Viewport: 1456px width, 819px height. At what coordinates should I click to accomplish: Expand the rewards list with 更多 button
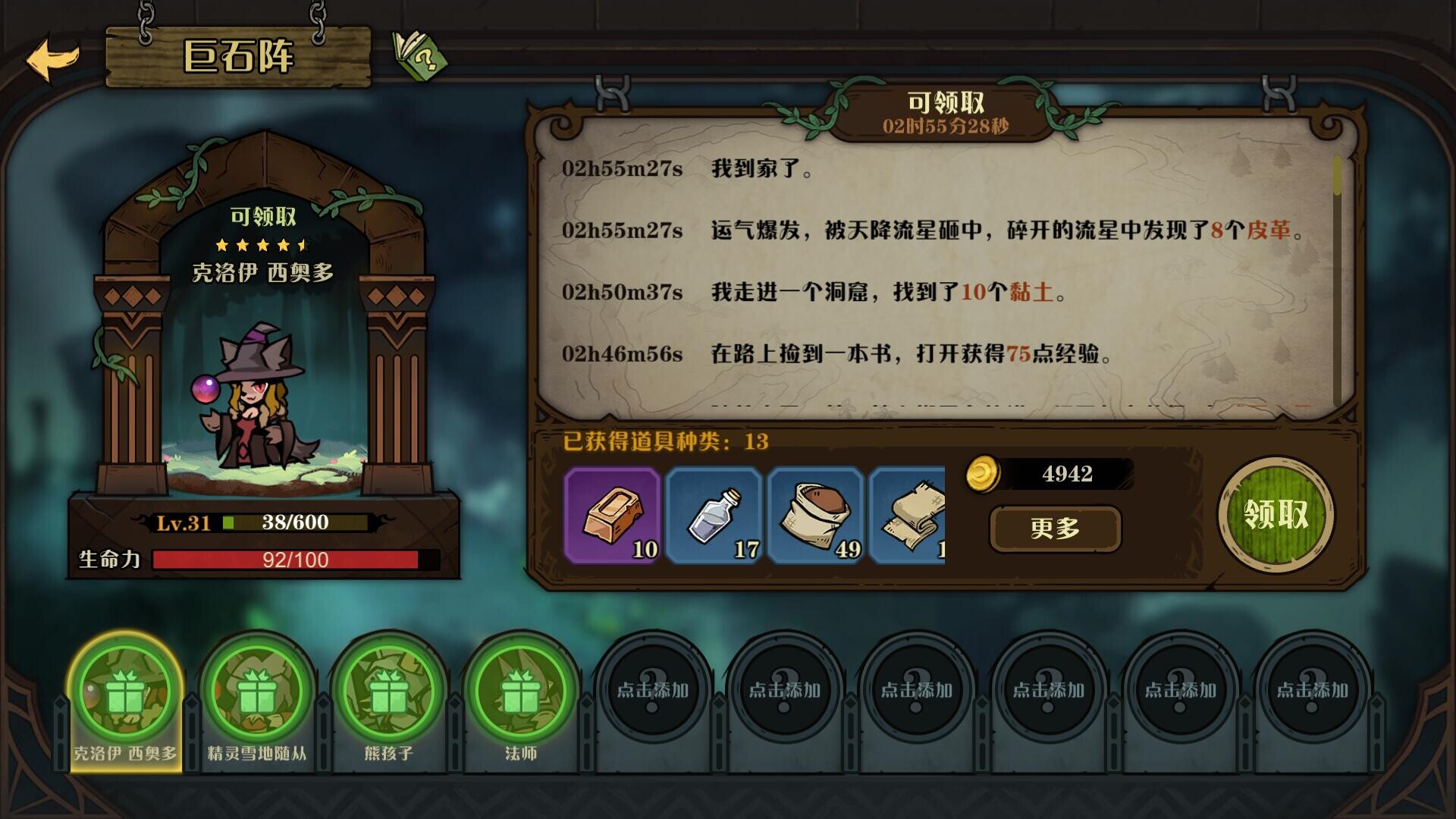(x=1055, y=529)
